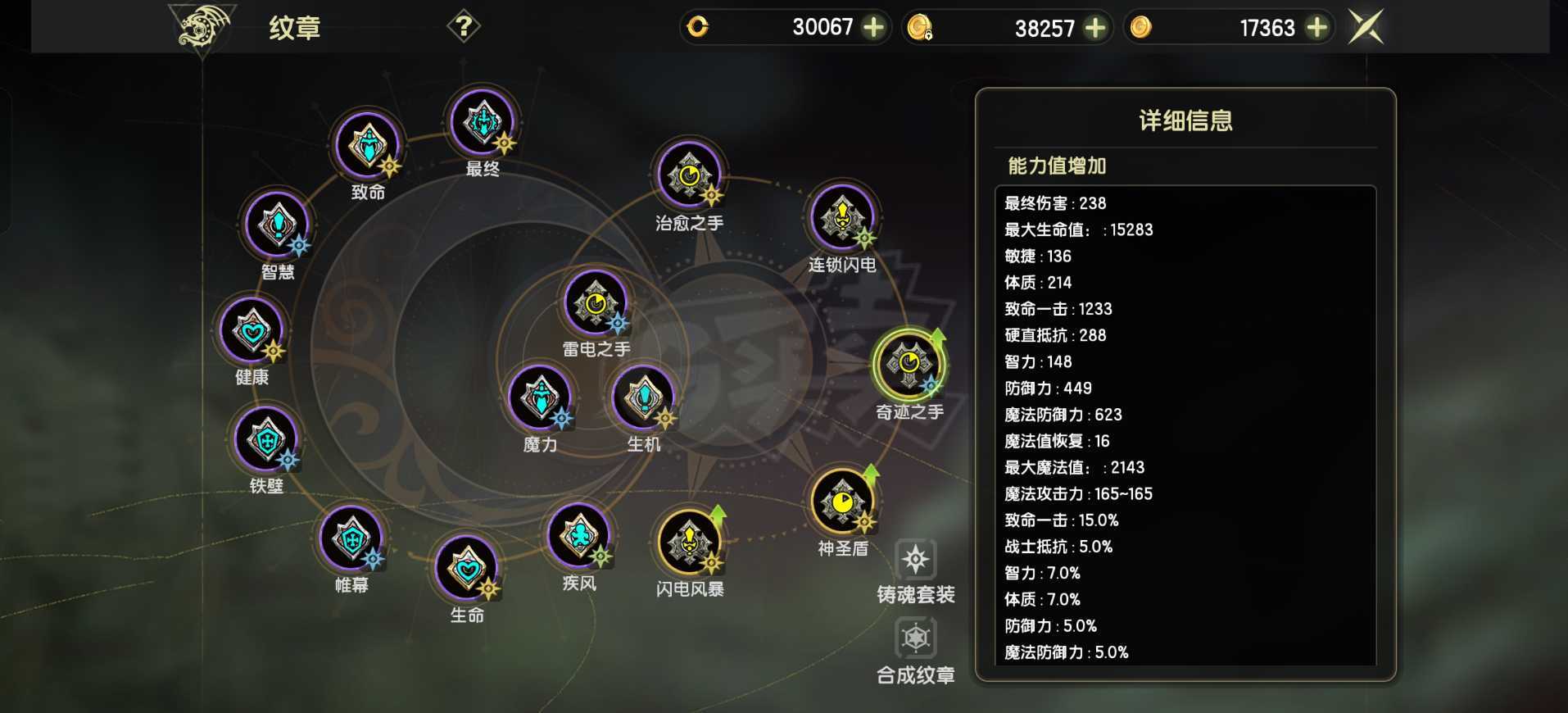Open the help question mark icon
1568x713 pixels.
pos(465,25)
